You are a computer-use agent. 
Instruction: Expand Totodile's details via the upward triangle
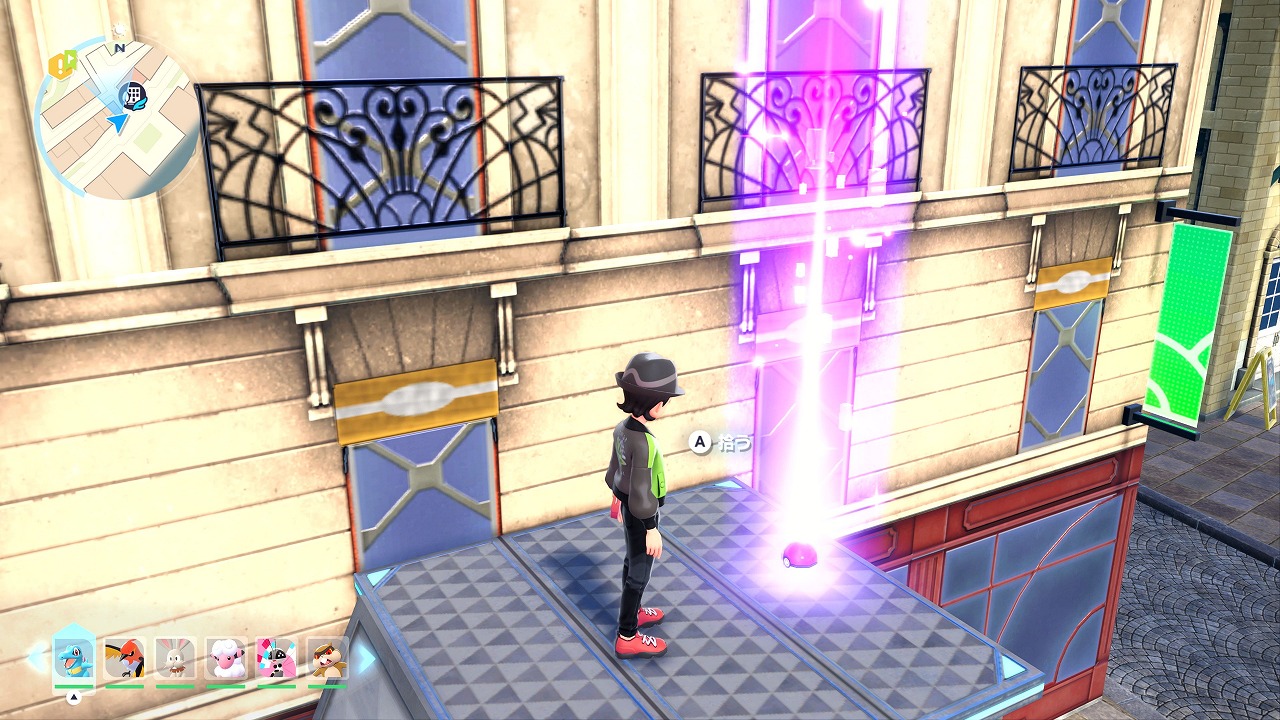click(73, 696)
